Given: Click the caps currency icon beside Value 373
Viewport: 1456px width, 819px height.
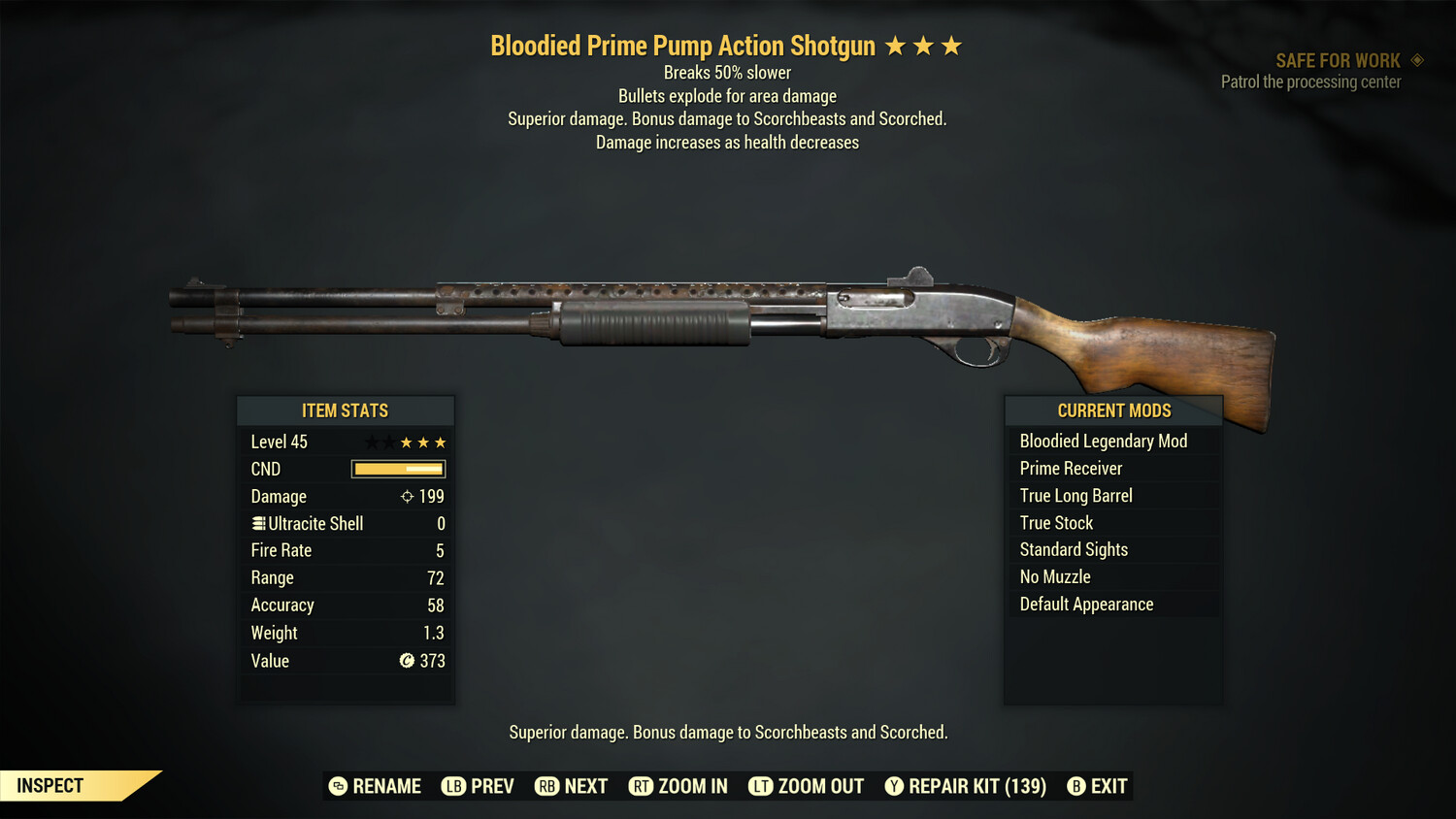Looking at the screenshot, I should [405, 661].
